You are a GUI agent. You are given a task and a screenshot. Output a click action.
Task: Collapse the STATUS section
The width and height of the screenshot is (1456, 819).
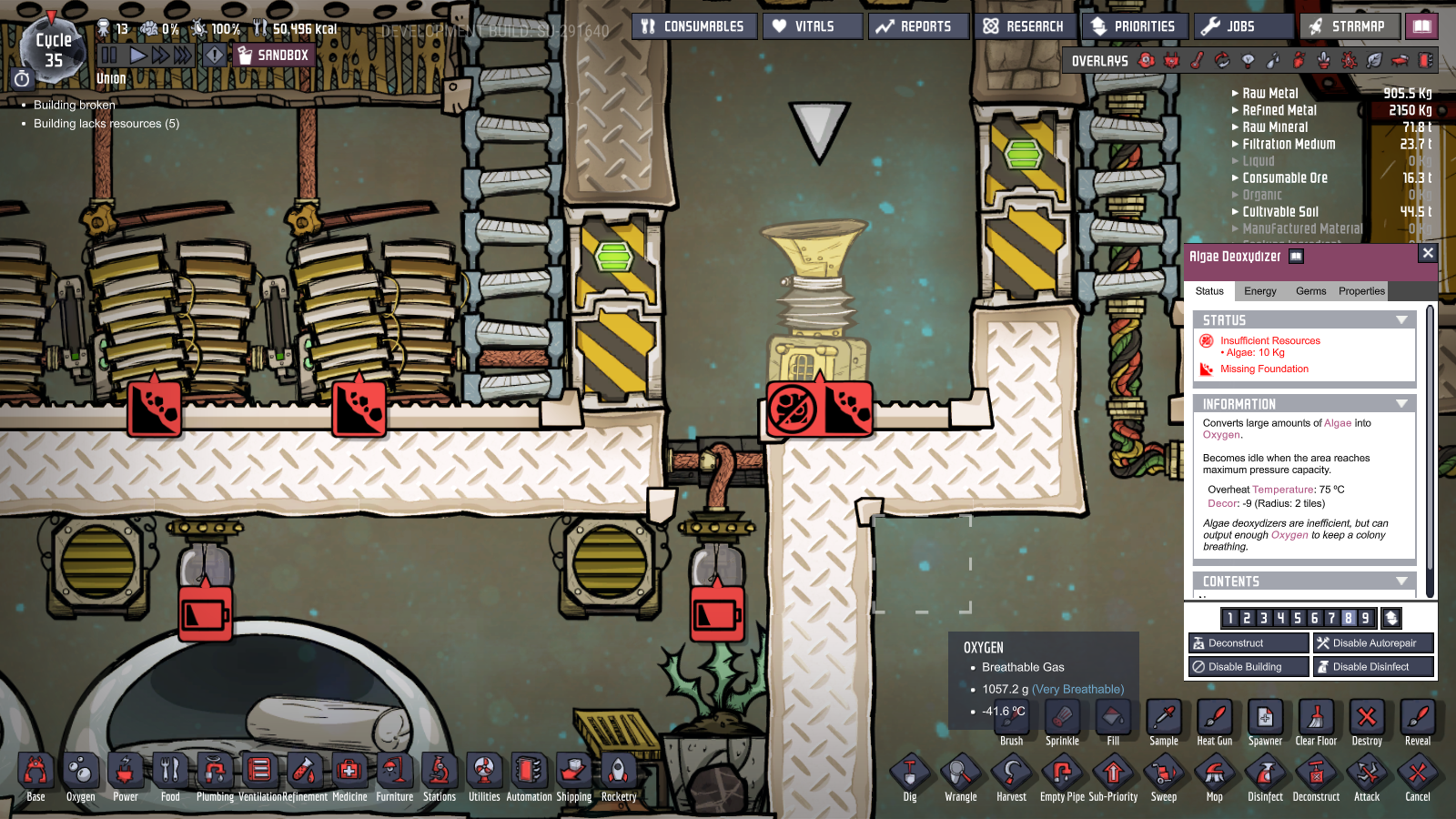click(x=1402, y=319)
